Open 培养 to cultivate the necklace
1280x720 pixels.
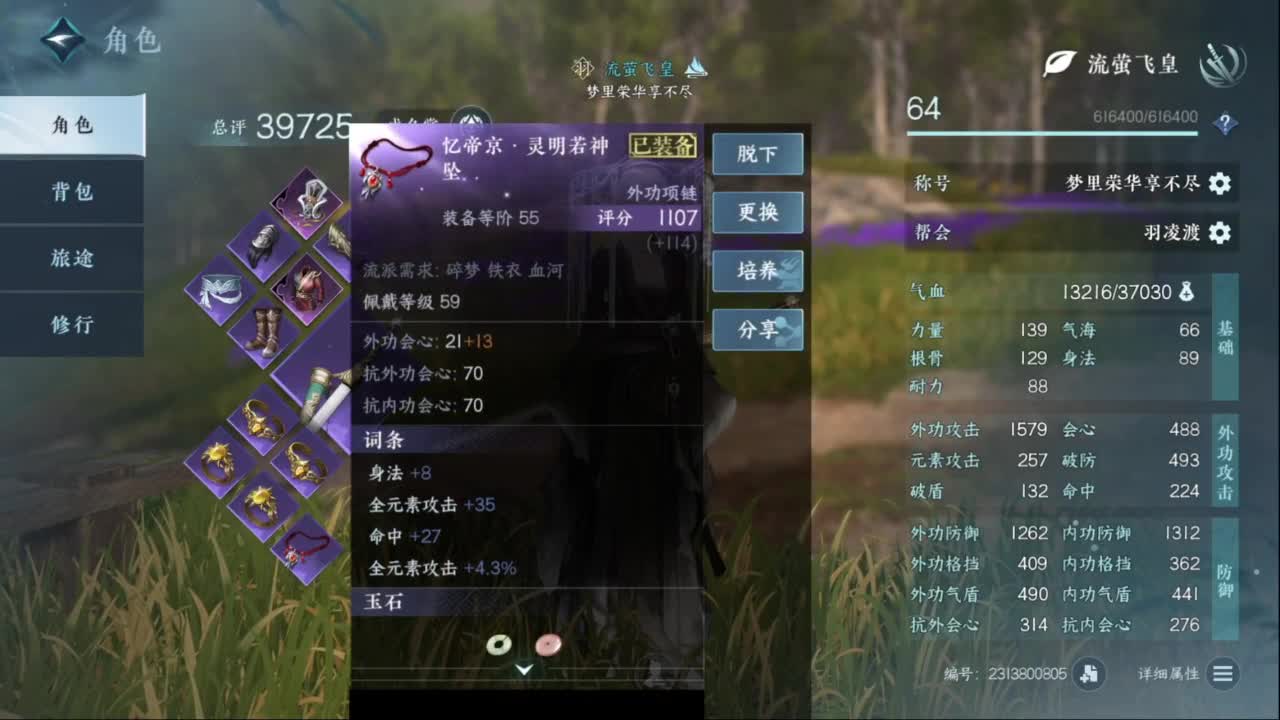click(x=758, y=271)
